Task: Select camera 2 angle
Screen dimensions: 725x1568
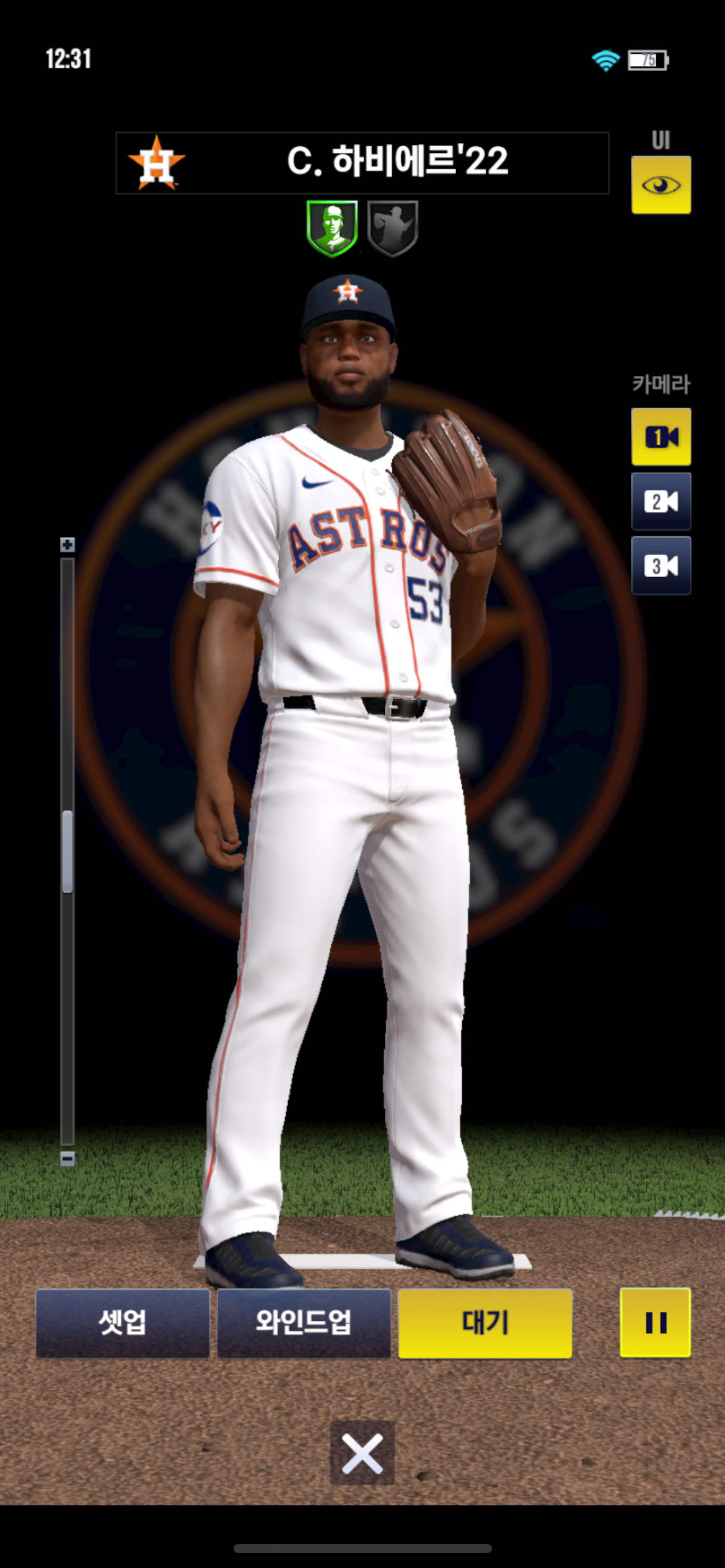Action: tap(661, 501)
